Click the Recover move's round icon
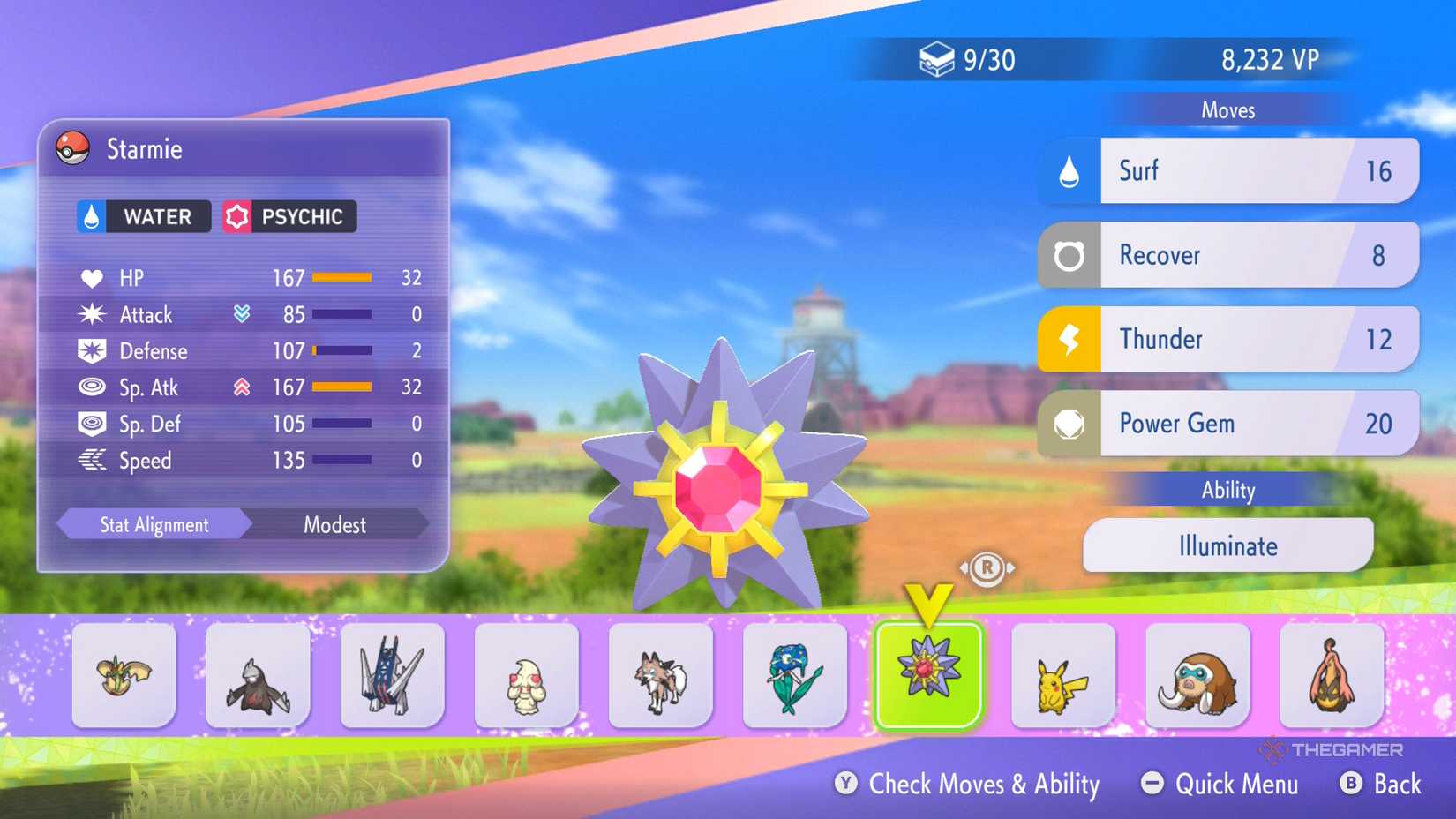The height and width of the screenshot is (819, 1456). click(x=1070, y=255)
